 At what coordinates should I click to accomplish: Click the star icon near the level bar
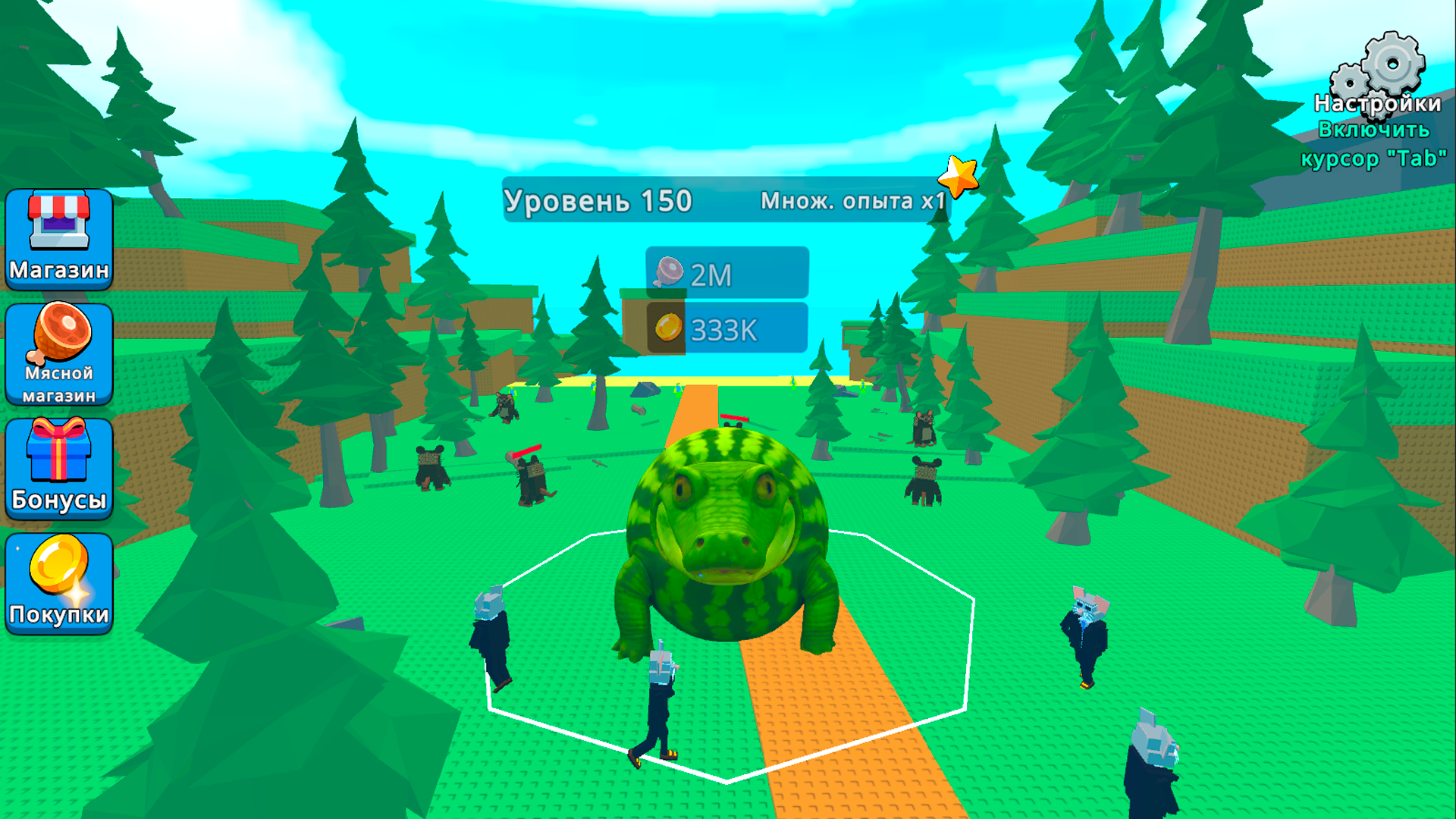(959, 177)
